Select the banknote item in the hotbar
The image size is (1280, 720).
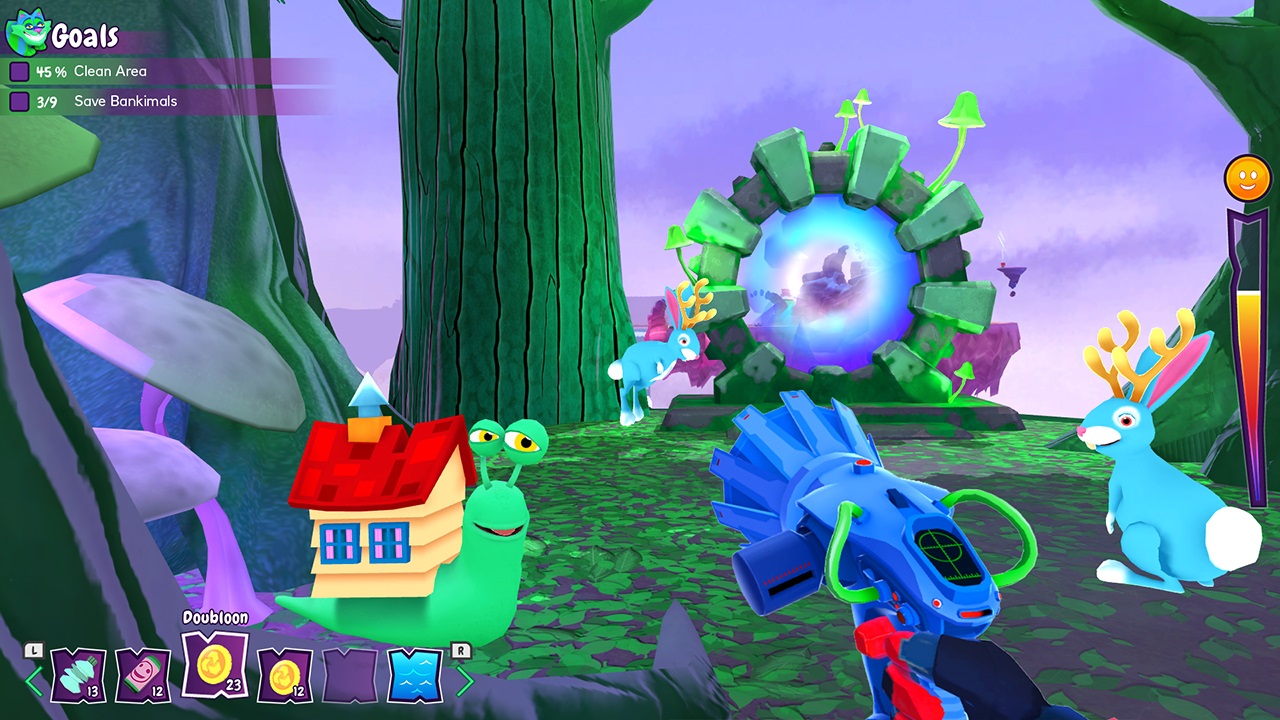click(140, 676)
